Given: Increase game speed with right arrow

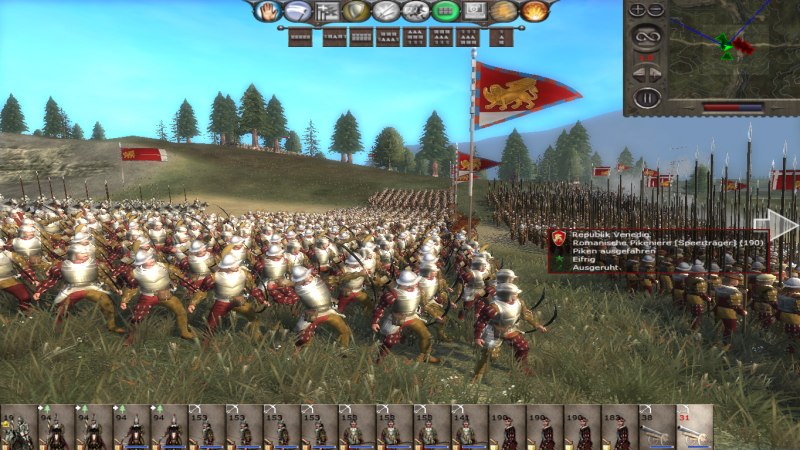Looking at the screenshot, I should (657, 73).
